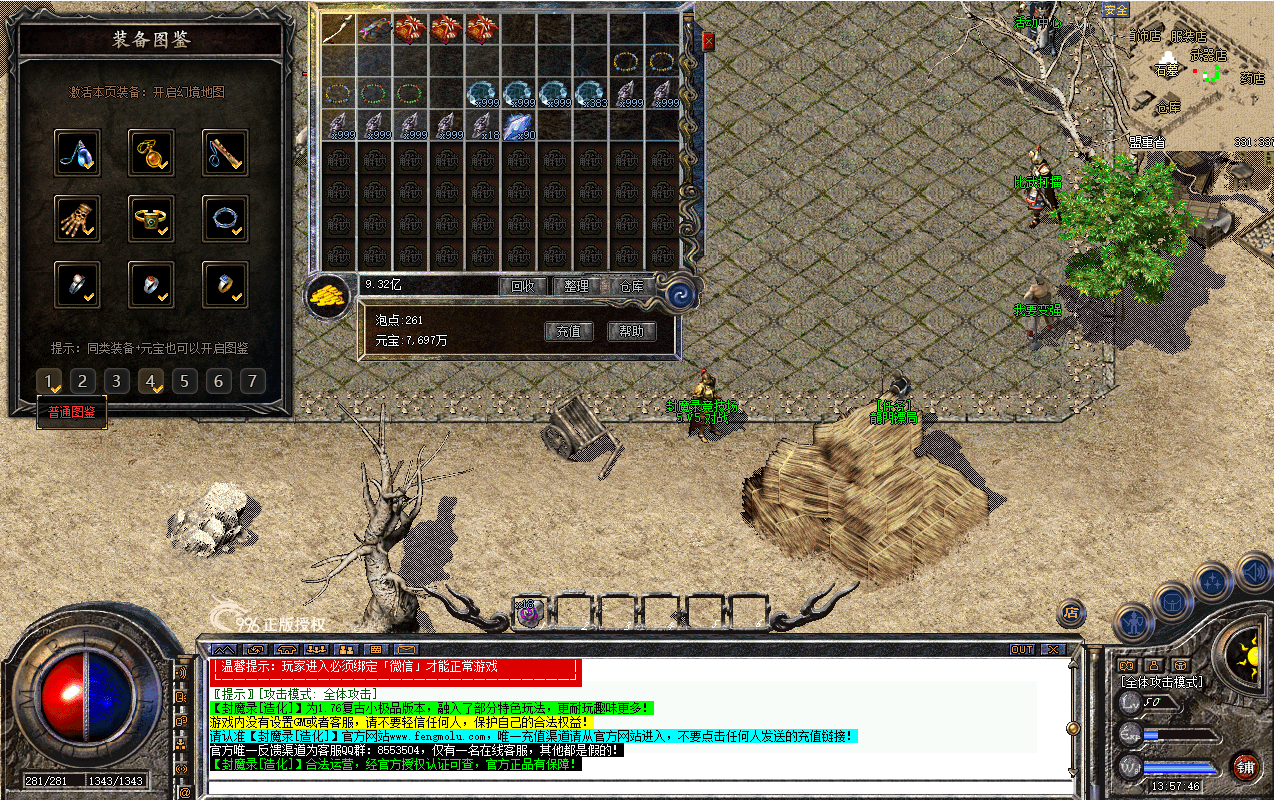
Task: Click the 店 shop round button
Action: [1071, 612]
